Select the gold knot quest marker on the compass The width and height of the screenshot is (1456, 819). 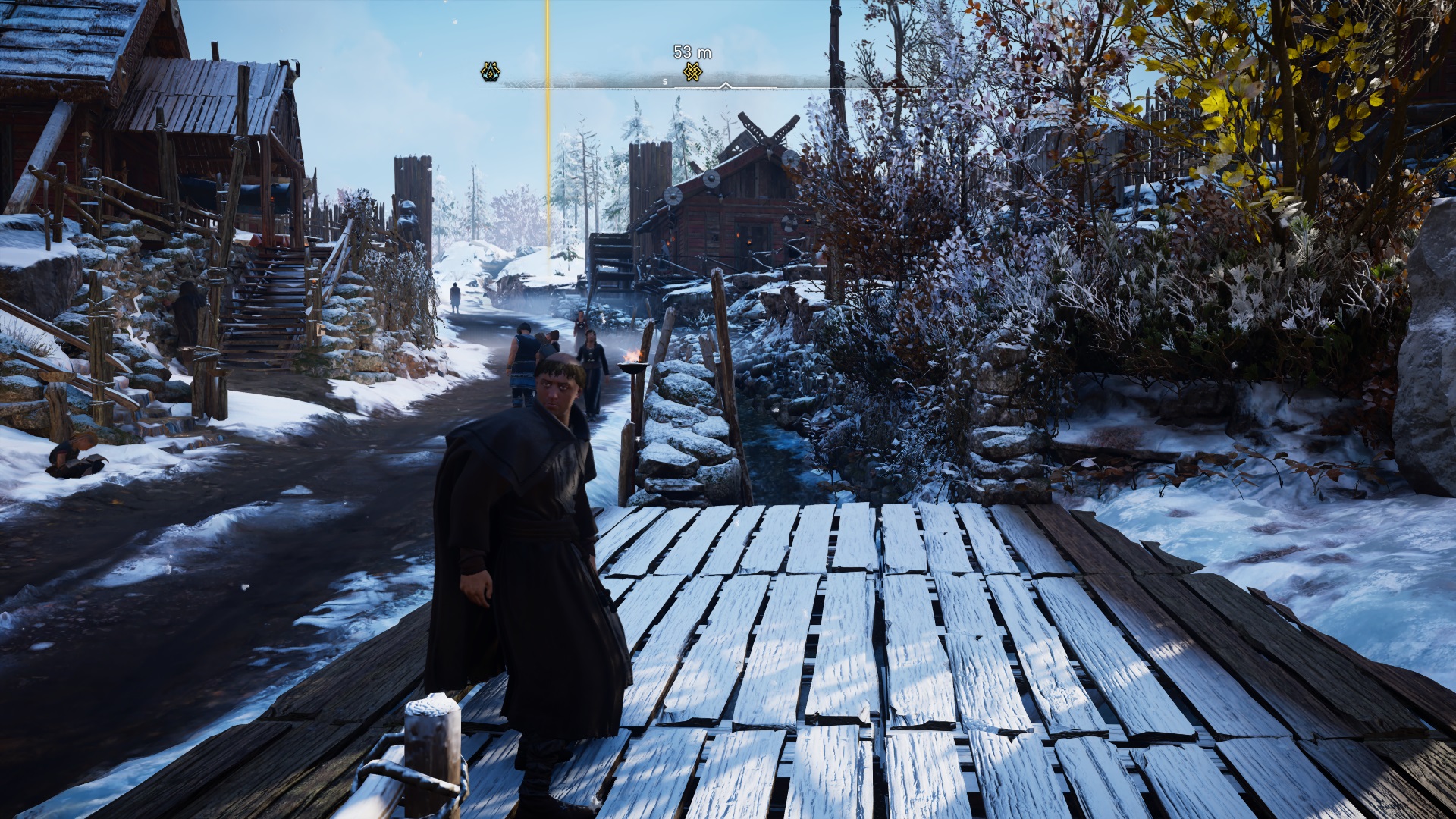pos(692,73)
